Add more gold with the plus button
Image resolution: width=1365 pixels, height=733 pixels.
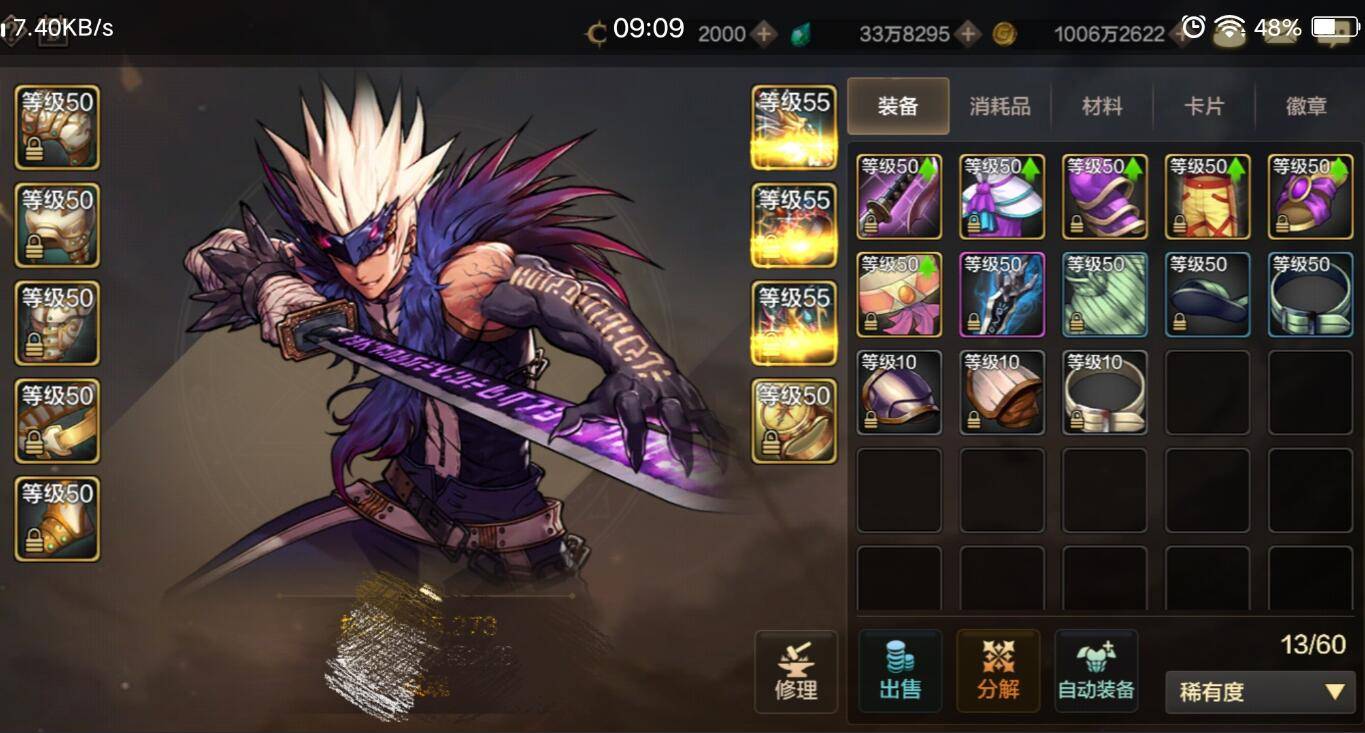[1186, 34]
